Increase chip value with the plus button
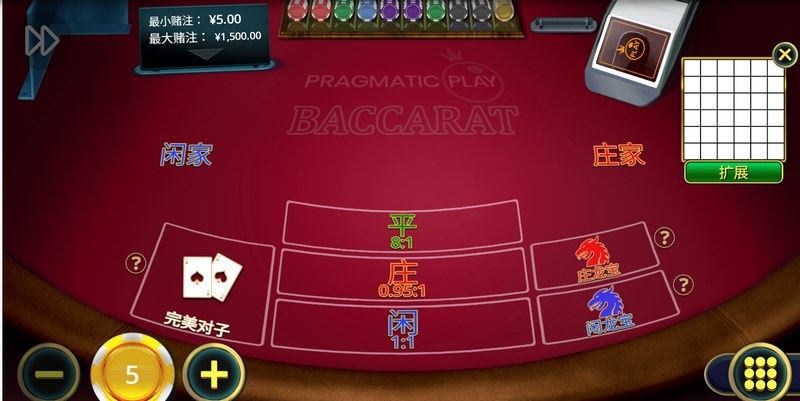This screenshot has height=401, width=800. pos(214,375)
